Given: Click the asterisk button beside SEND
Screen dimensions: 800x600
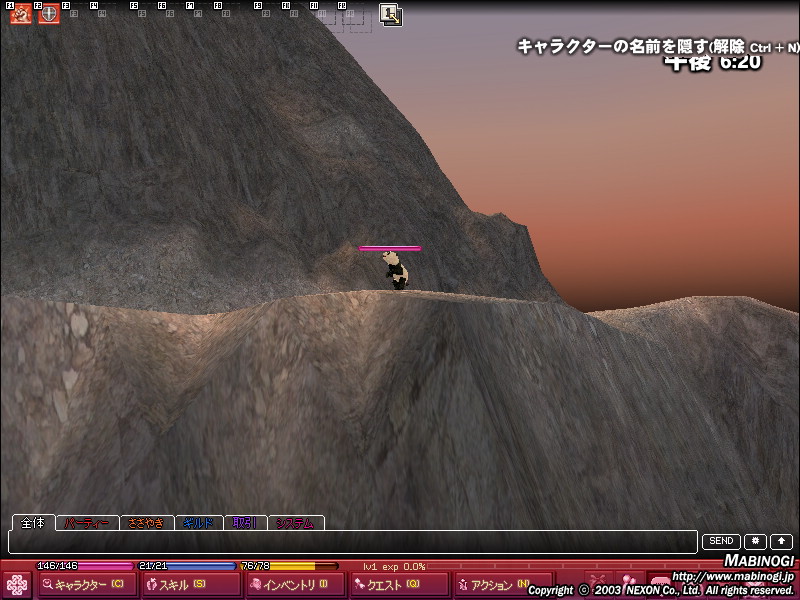Looking at the screenshot, I should click(x=756, y=542).
